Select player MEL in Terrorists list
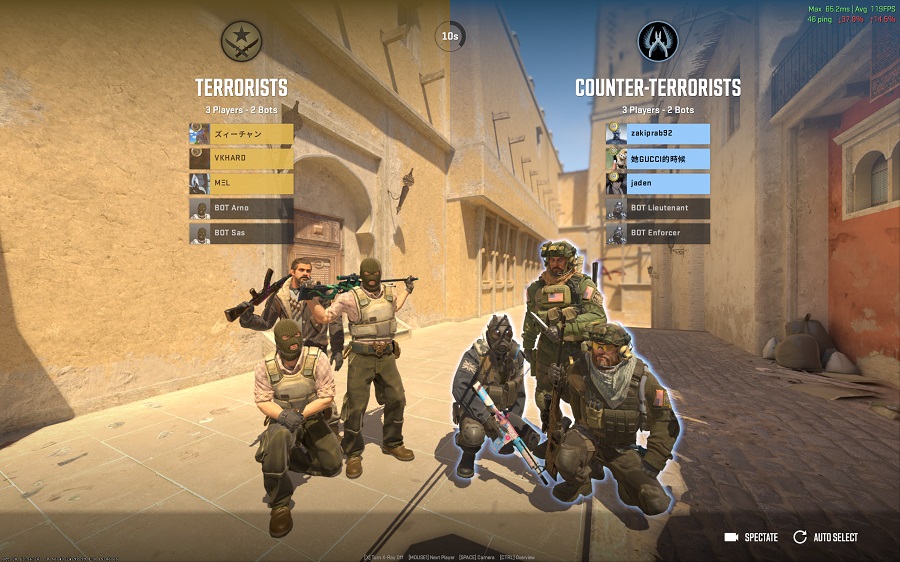Image resolution: width=900 pixels, height=562 pixels. pos(241,183)
